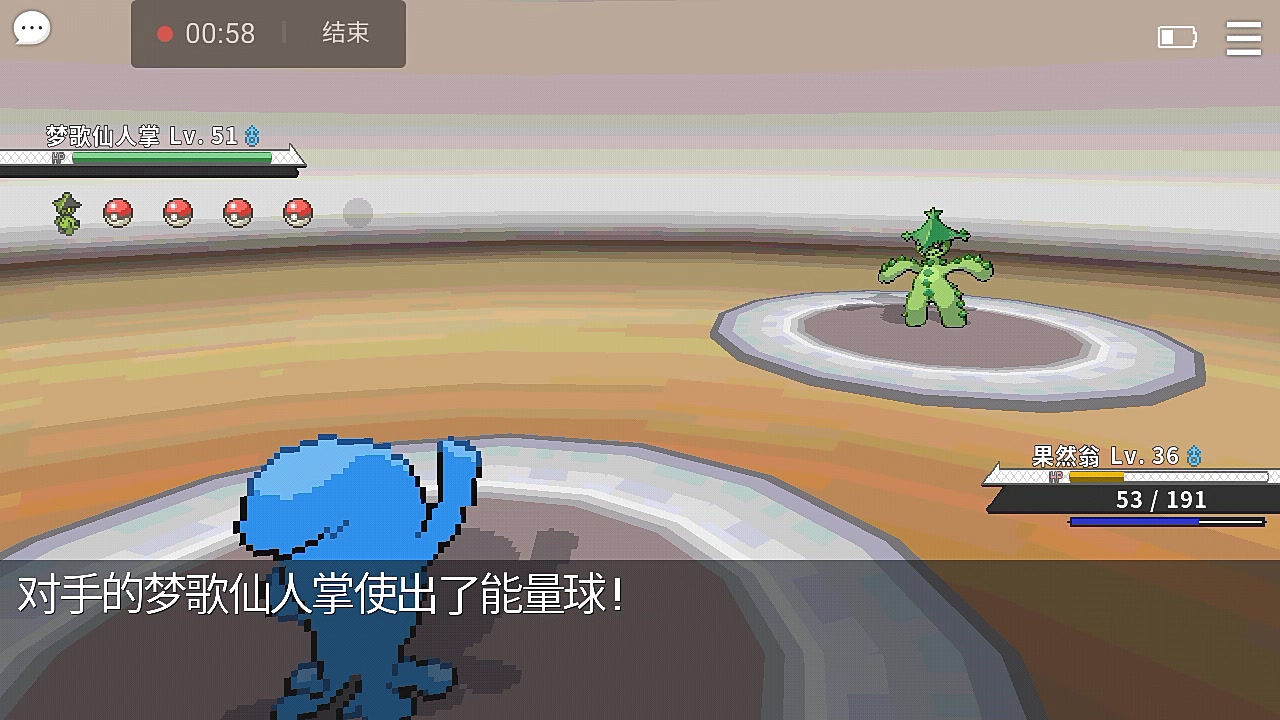
Task: Click the first red Poké Ball icon
Action: tap(118, 212)
